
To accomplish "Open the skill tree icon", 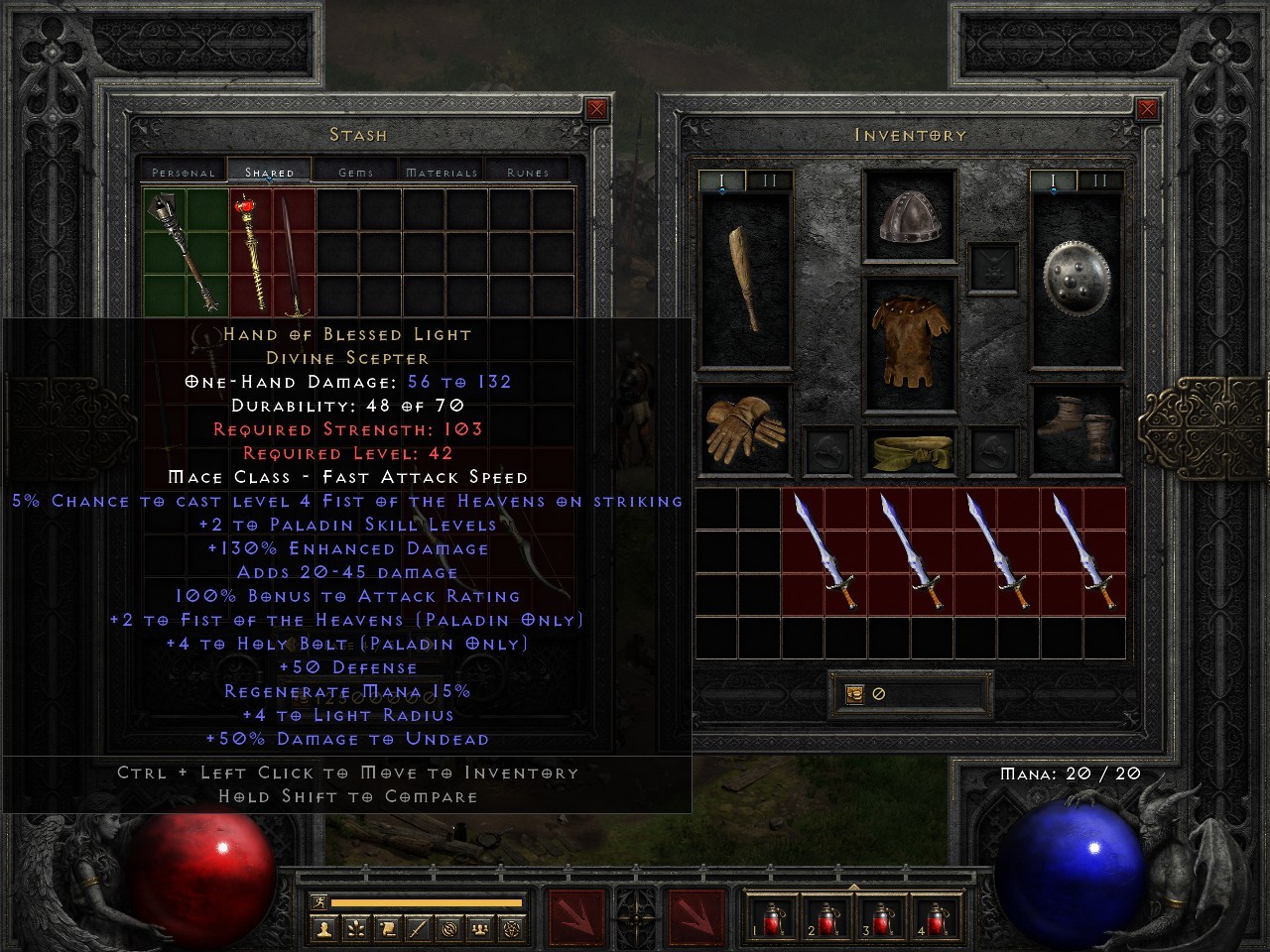I will click(x=355, y=928).
